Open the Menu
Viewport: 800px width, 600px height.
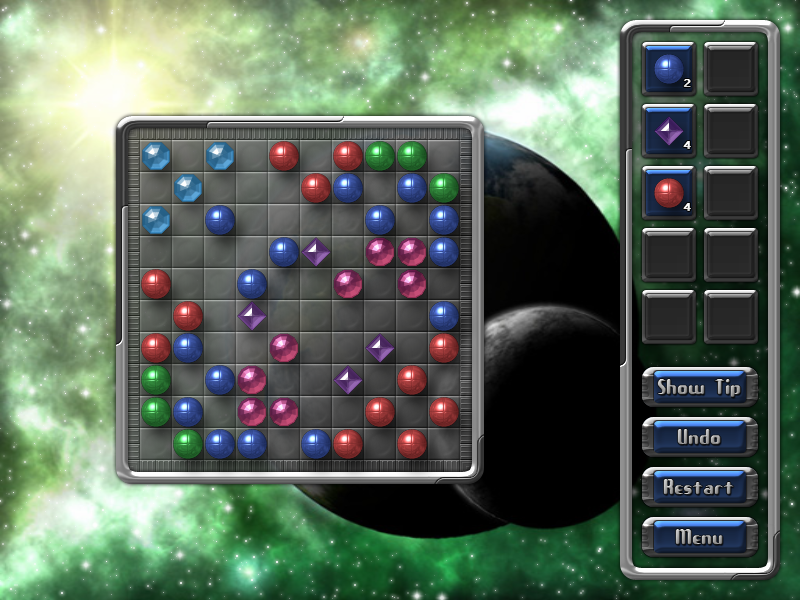(699, 537)
